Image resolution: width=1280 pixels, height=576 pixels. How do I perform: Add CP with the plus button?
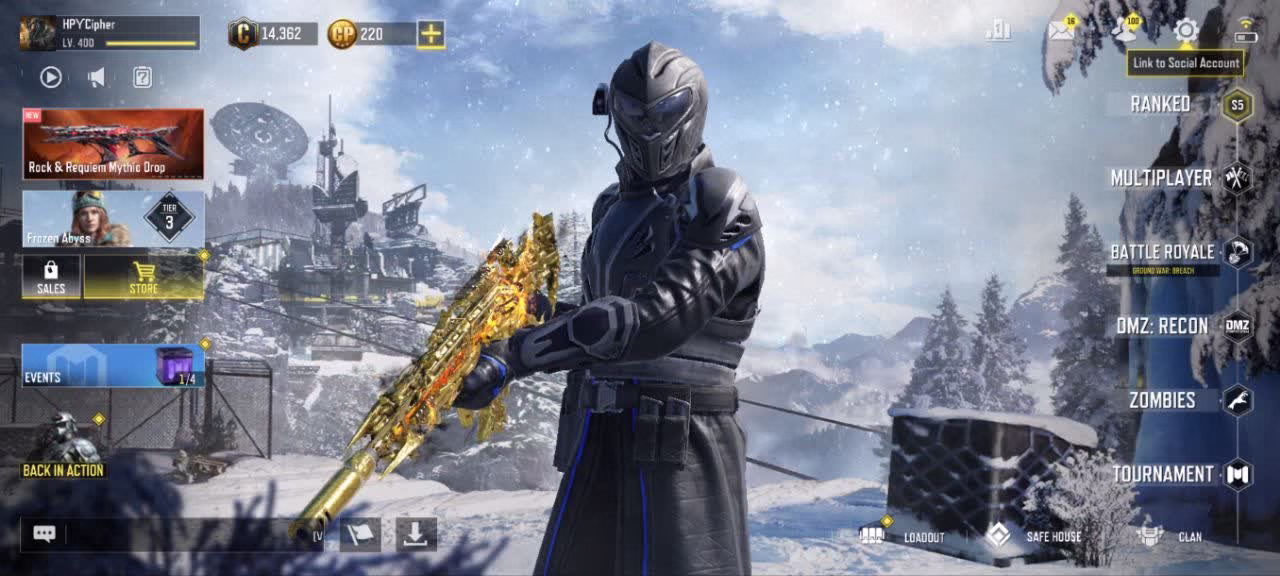coord(431,34)
